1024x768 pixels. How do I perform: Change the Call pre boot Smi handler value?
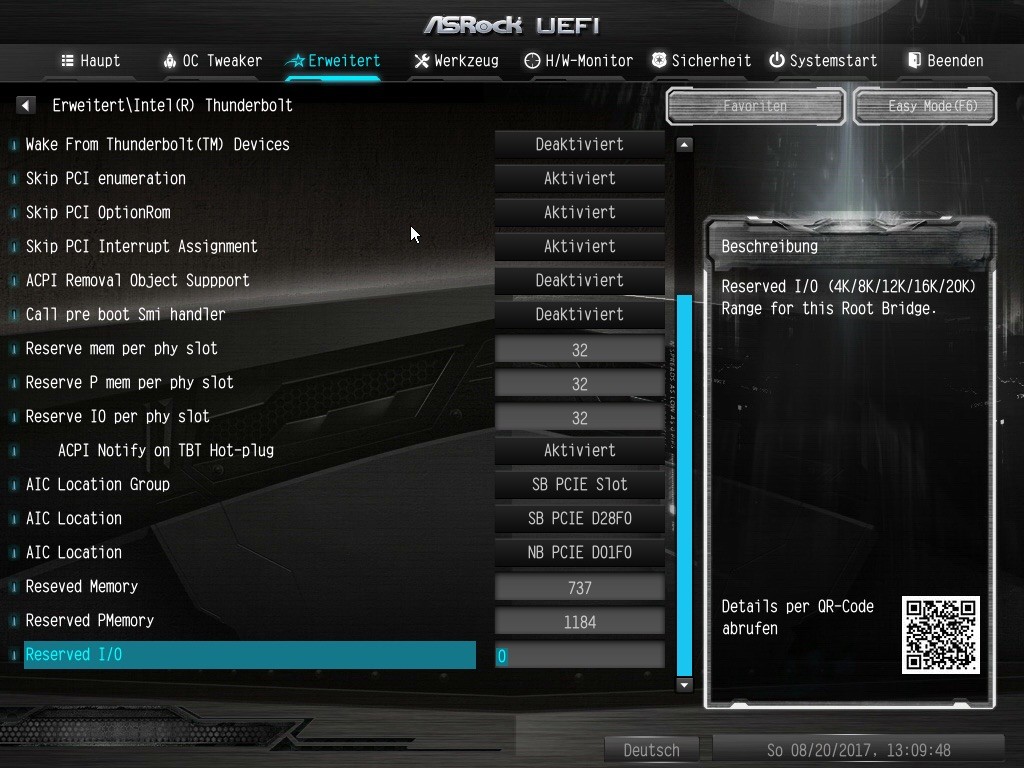tap(579, 314)
